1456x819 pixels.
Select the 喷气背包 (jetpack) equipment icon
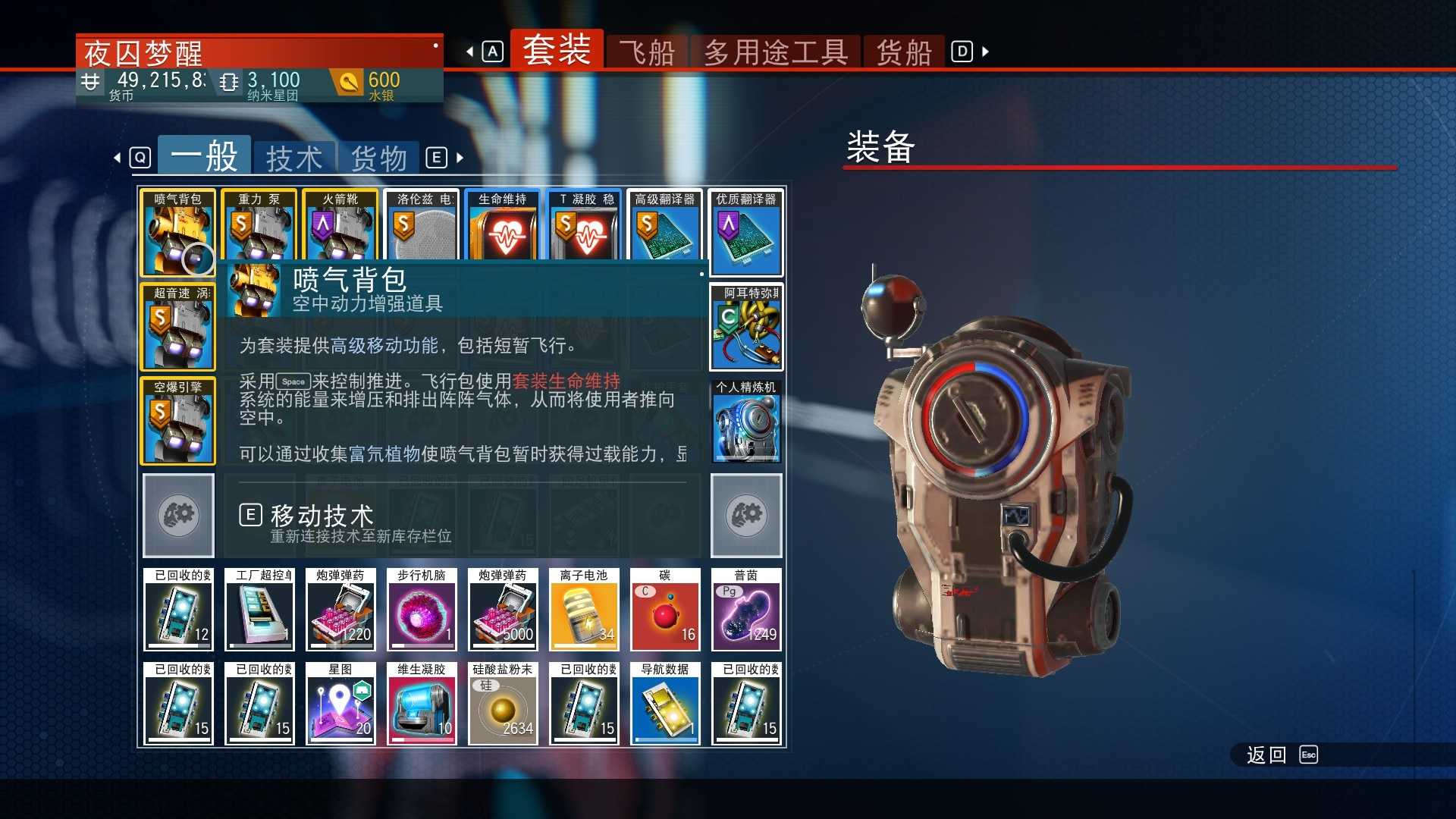coord(177,231)
